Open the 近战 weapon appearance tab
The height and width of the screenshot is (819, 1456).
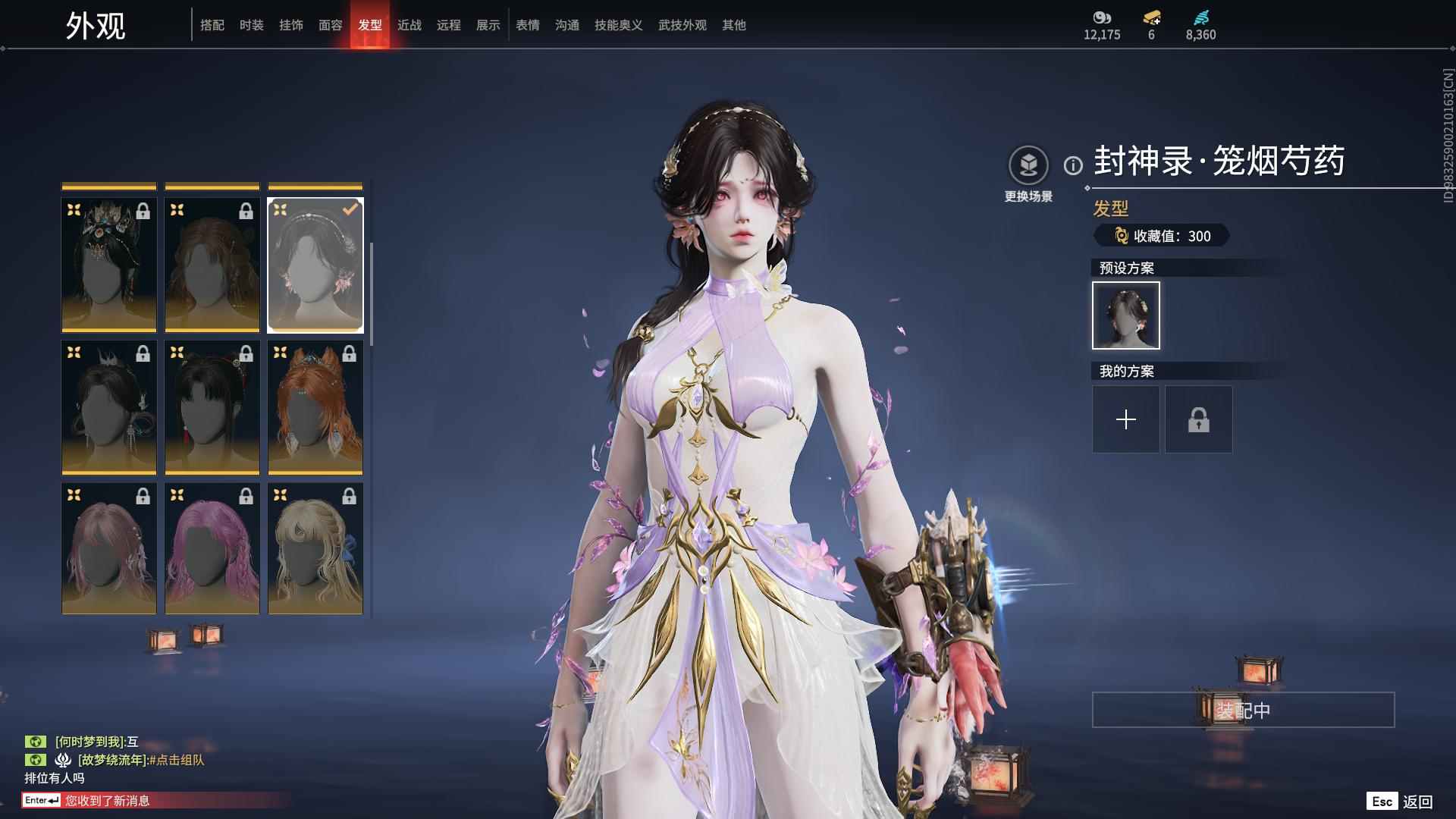click(x=409, y=25)
